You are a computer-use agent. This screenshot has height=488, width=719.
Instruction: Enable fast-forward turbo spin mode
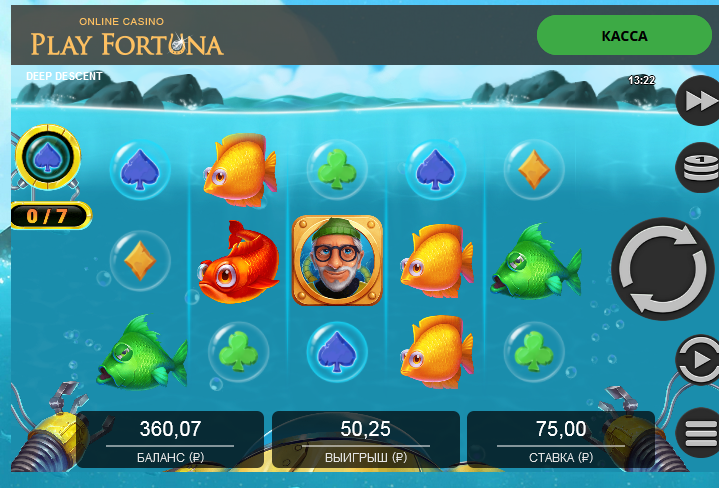[x=699, y=101]
